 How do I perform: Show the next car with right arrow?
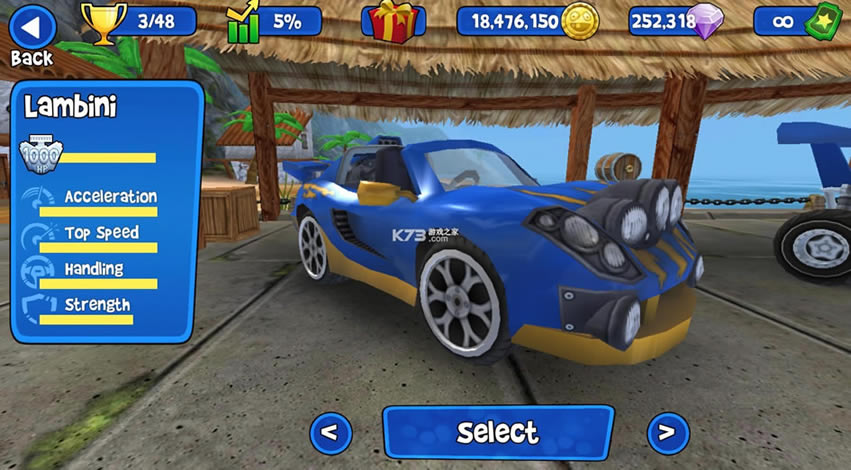(x=667, y=433)
